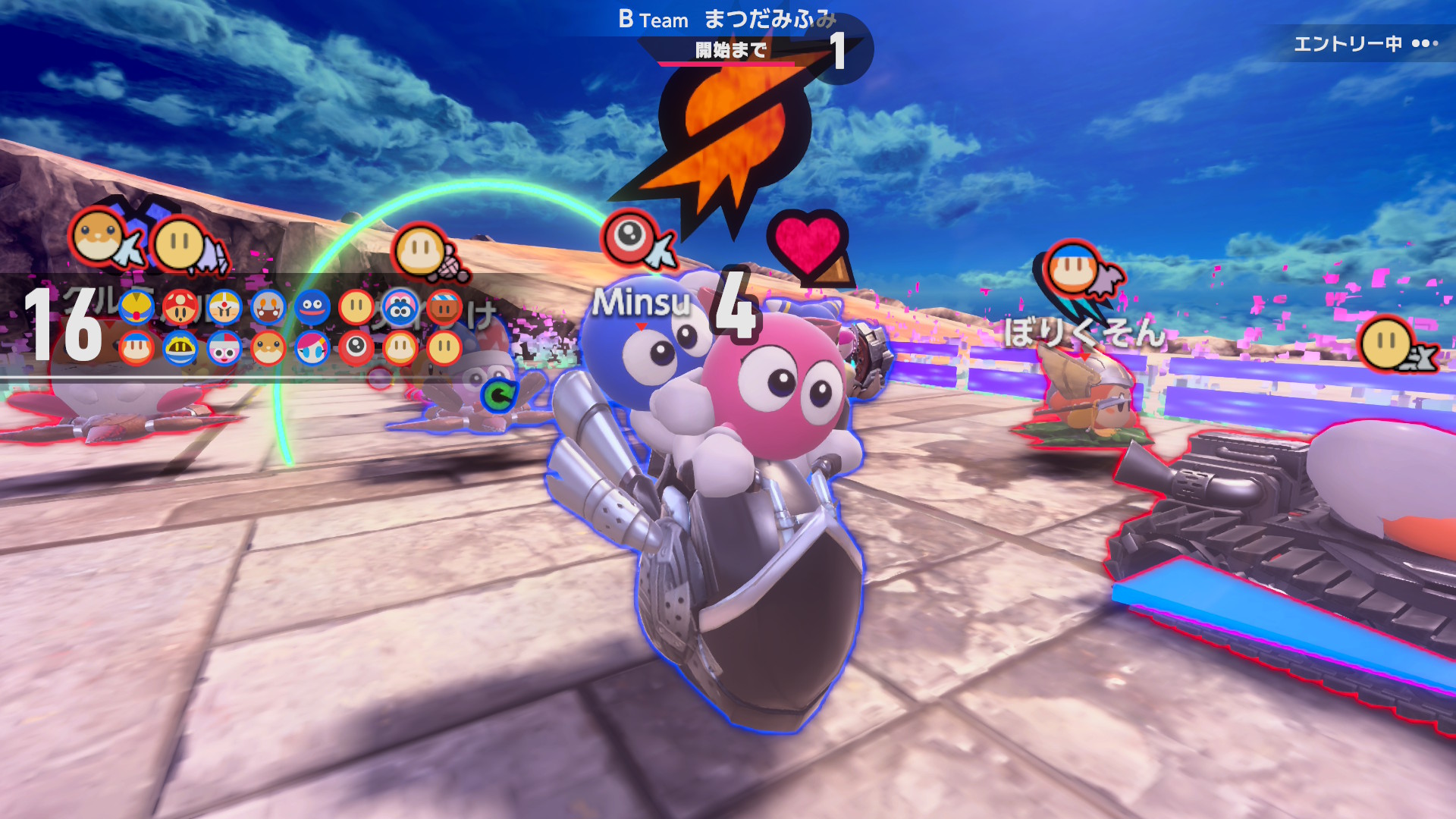
Task: Click the Minsu player name tag
Action: click(x=641, y=303)
